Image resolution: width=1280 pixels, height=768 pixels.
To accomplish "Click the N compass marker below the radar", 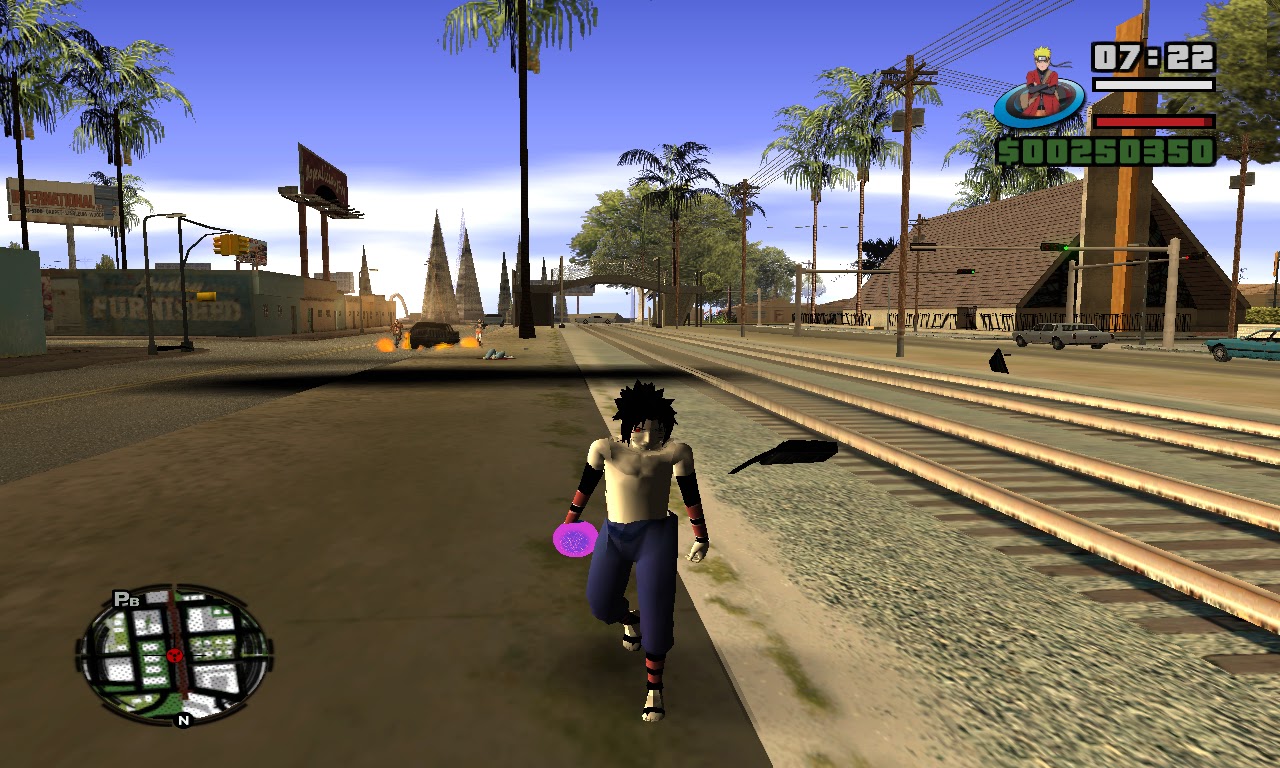I will tap(183, 719).
